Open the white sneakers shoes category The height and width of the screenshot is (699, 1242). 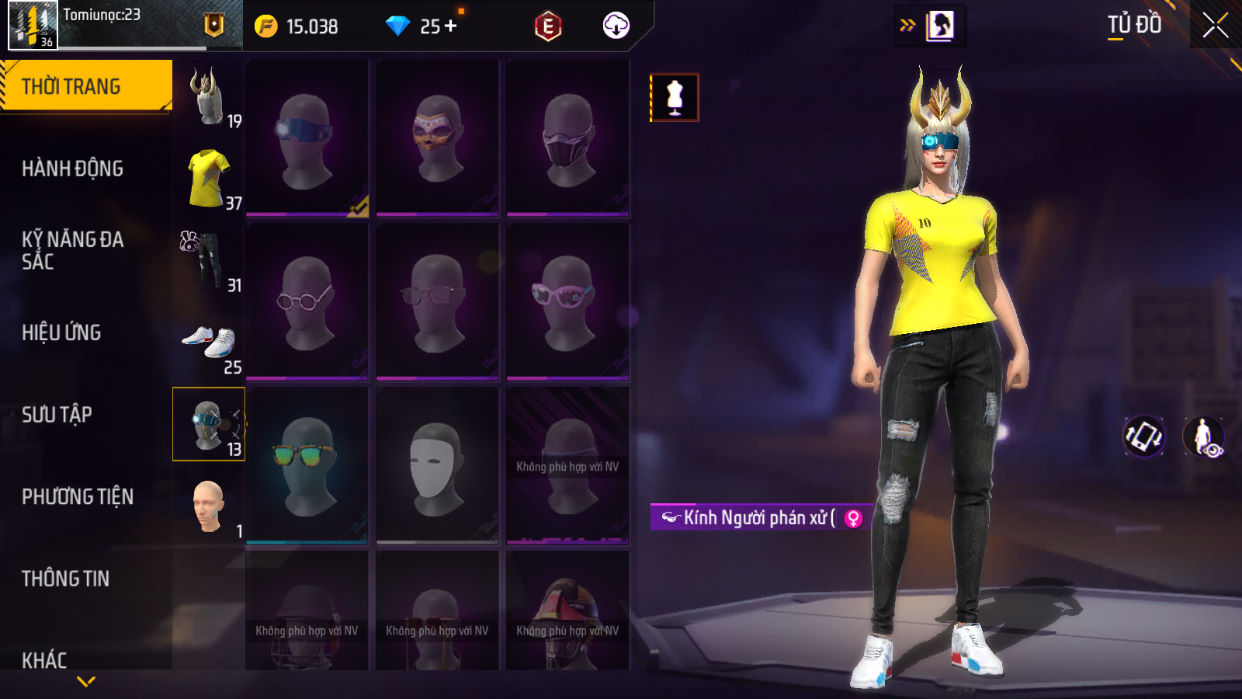click(208, 342)
